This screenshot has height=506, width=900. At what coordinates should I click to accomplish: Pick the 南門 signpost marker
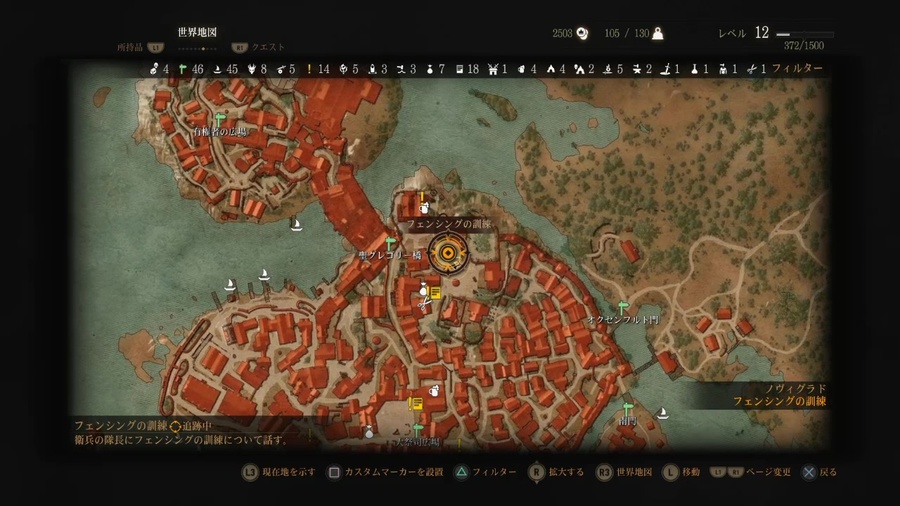[x=628, y=408]
